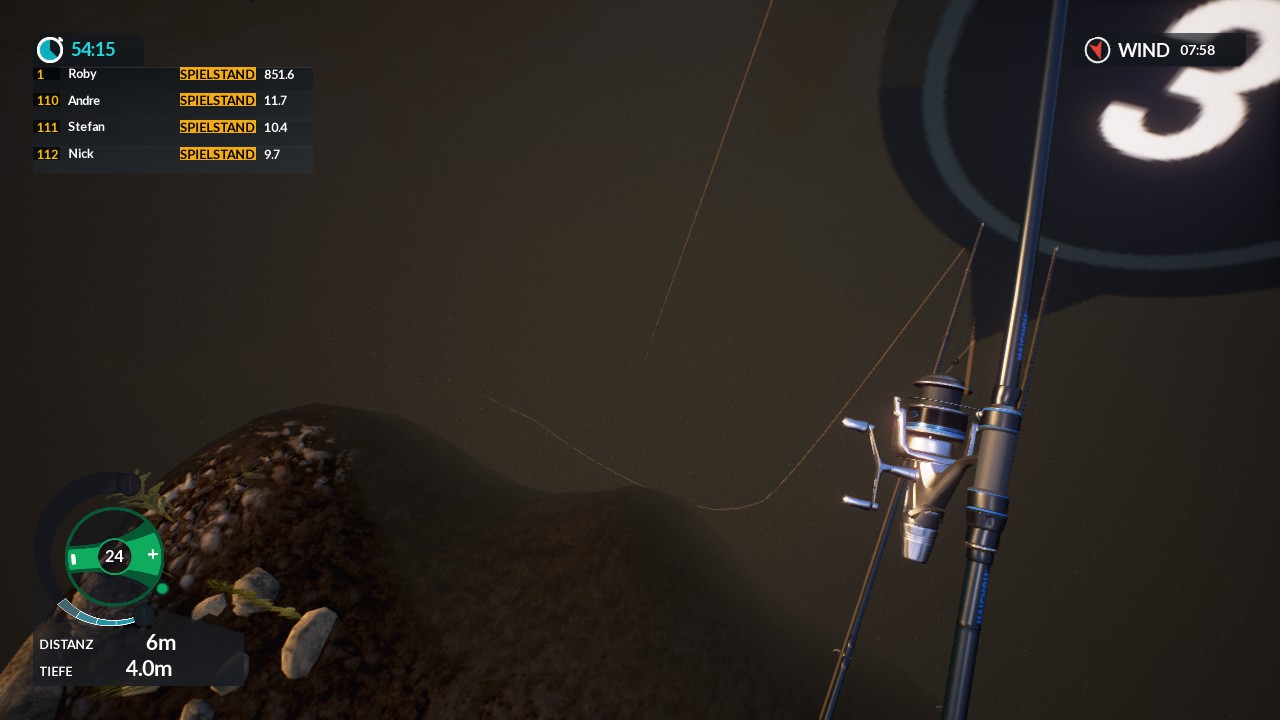Choose Stefan's leaderboard entry
Viewport: 1280px width, 720px height.
pos(172,127)
